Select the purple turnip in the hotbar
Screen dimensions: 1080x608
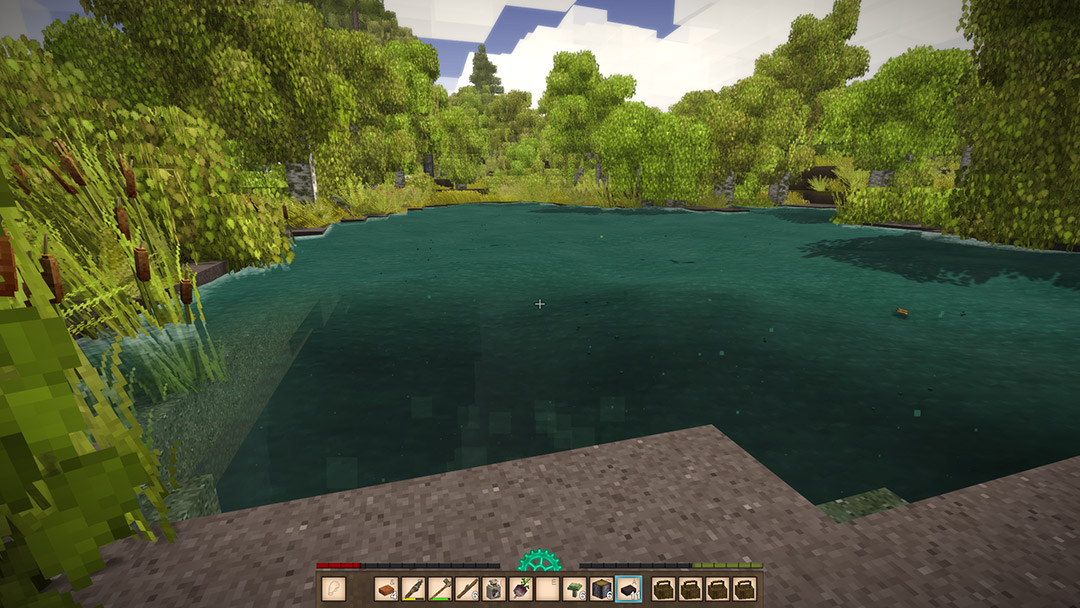pyautogui.click(x=521, y=590)
